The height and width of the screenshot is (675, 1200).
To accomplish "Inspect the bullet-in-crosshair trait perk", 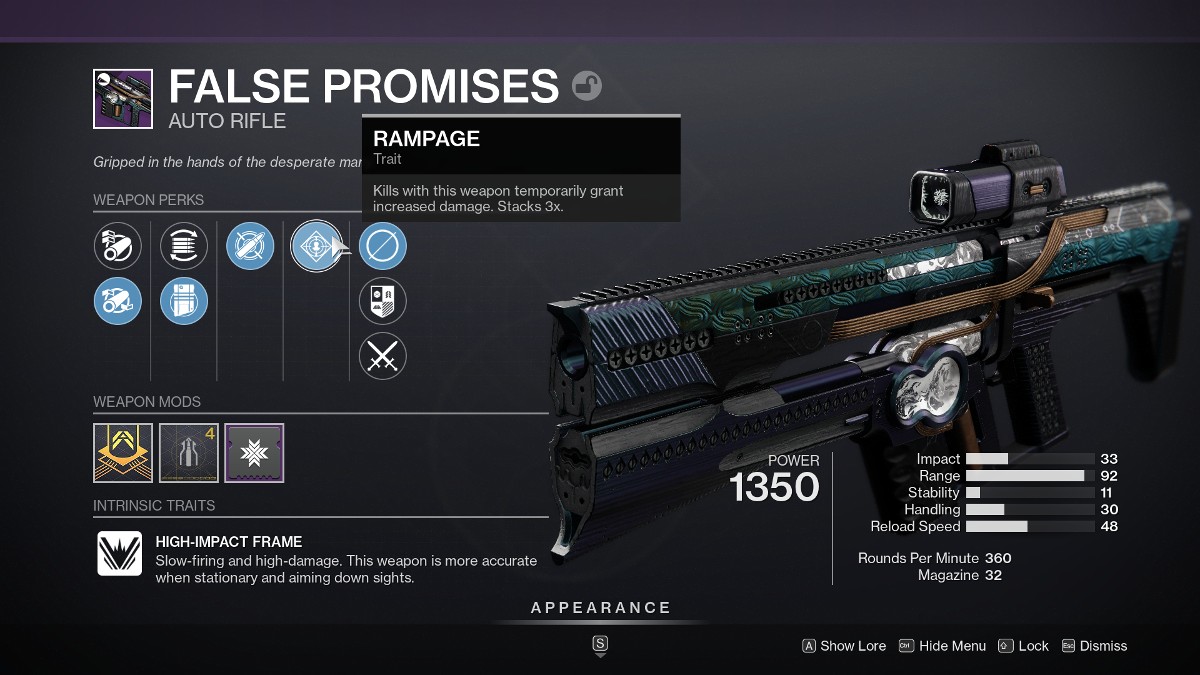I will 250,246.
